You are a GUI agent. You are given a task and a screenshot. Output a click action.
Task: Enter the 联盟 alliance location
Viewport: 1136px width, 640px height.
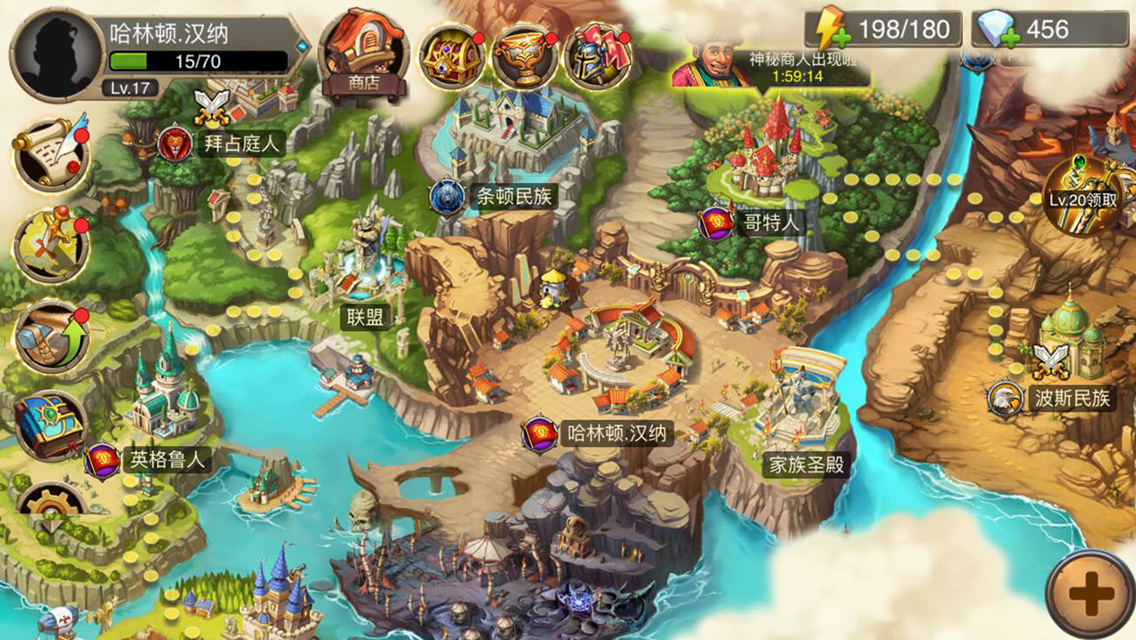coord(361,318)
